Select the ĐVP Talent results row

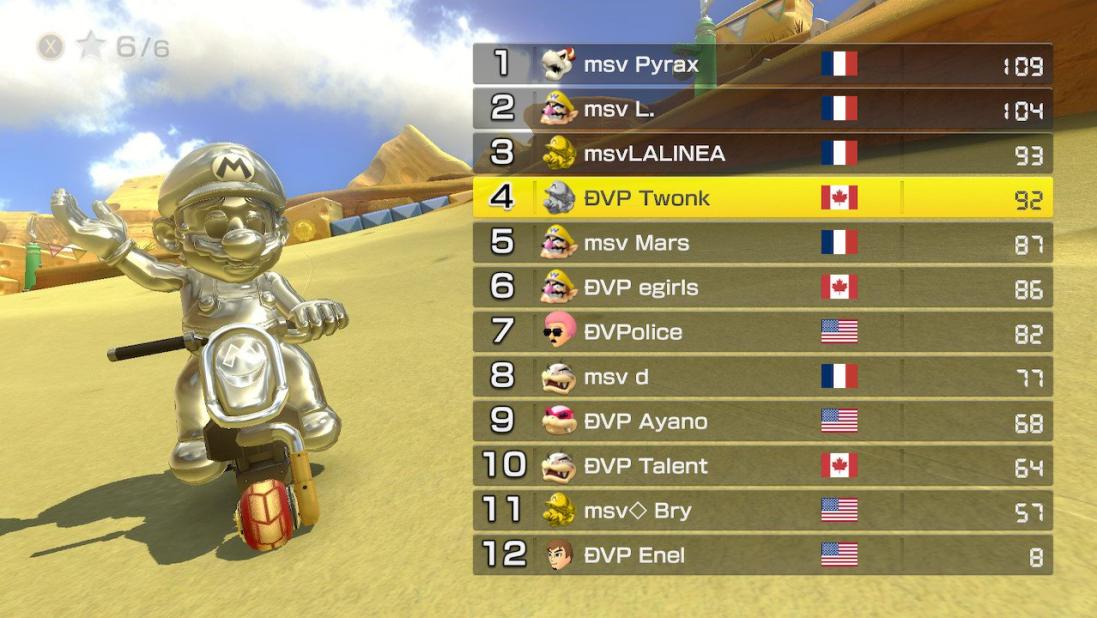pyautogui.click(x=762, y=466)
